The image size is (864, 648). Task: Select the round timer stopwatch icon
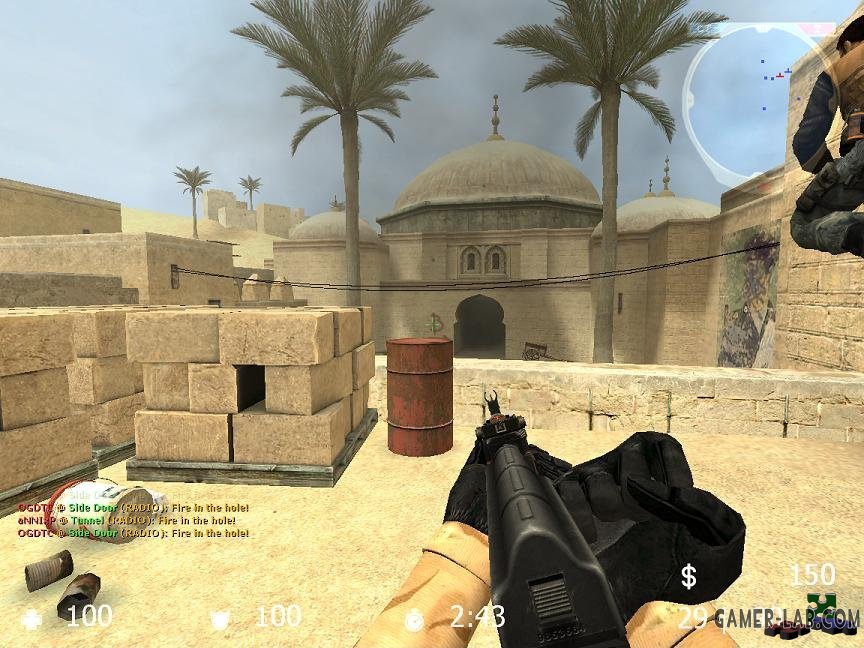click(x=414, y=620)
